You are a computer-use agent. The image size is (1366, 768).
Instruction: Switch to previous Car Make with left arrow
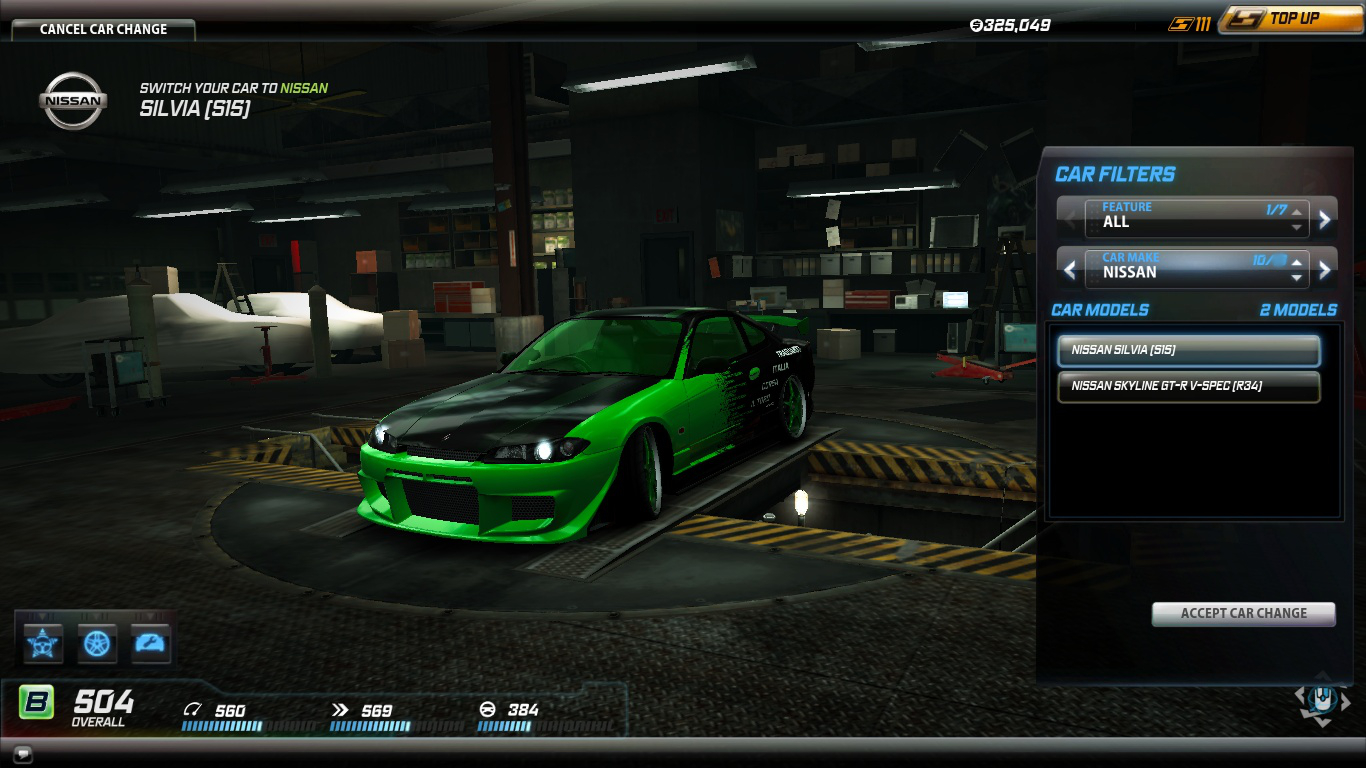tap(1070, 269)
